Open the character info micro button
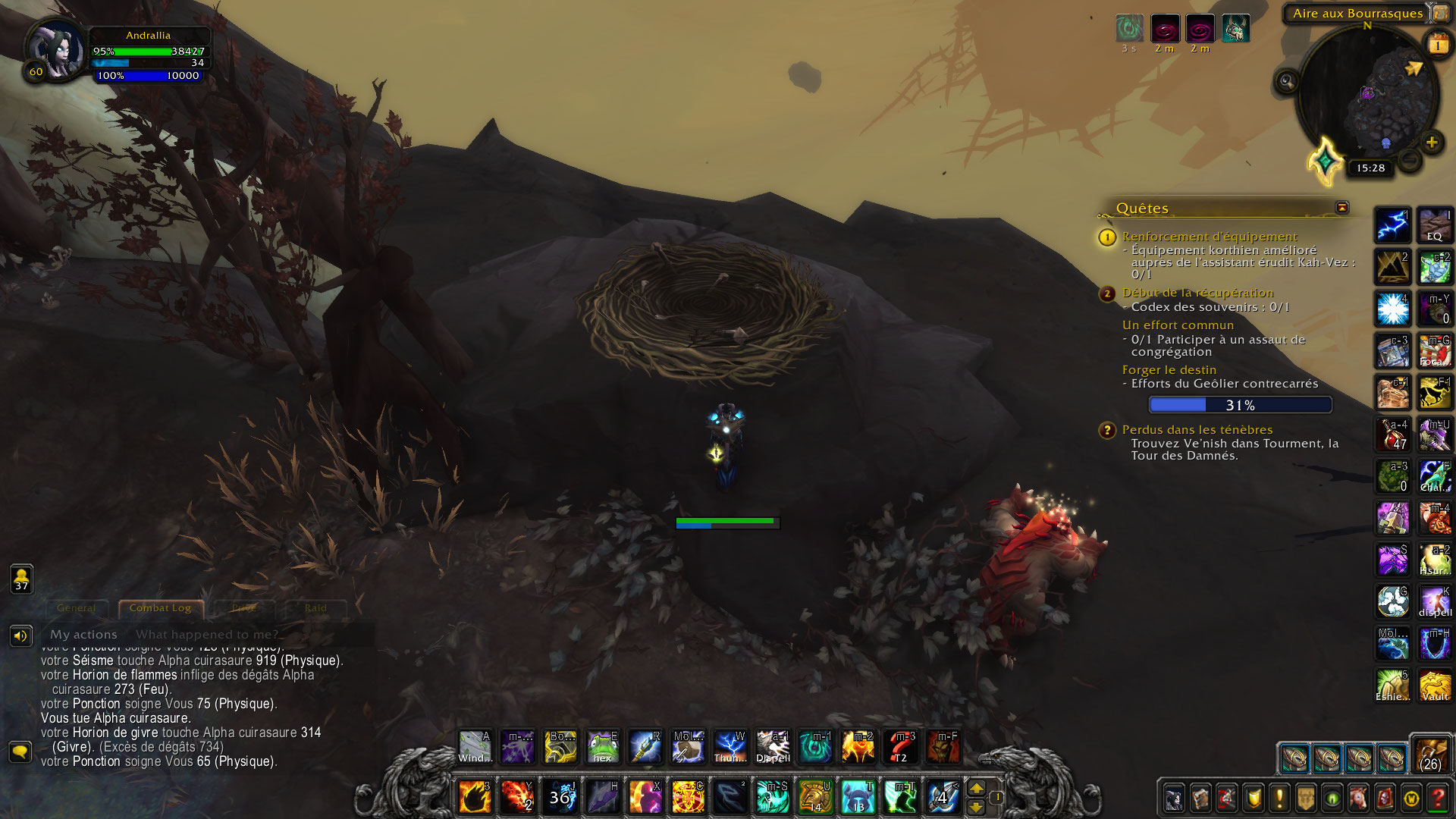 click(x=1174, y=798)
